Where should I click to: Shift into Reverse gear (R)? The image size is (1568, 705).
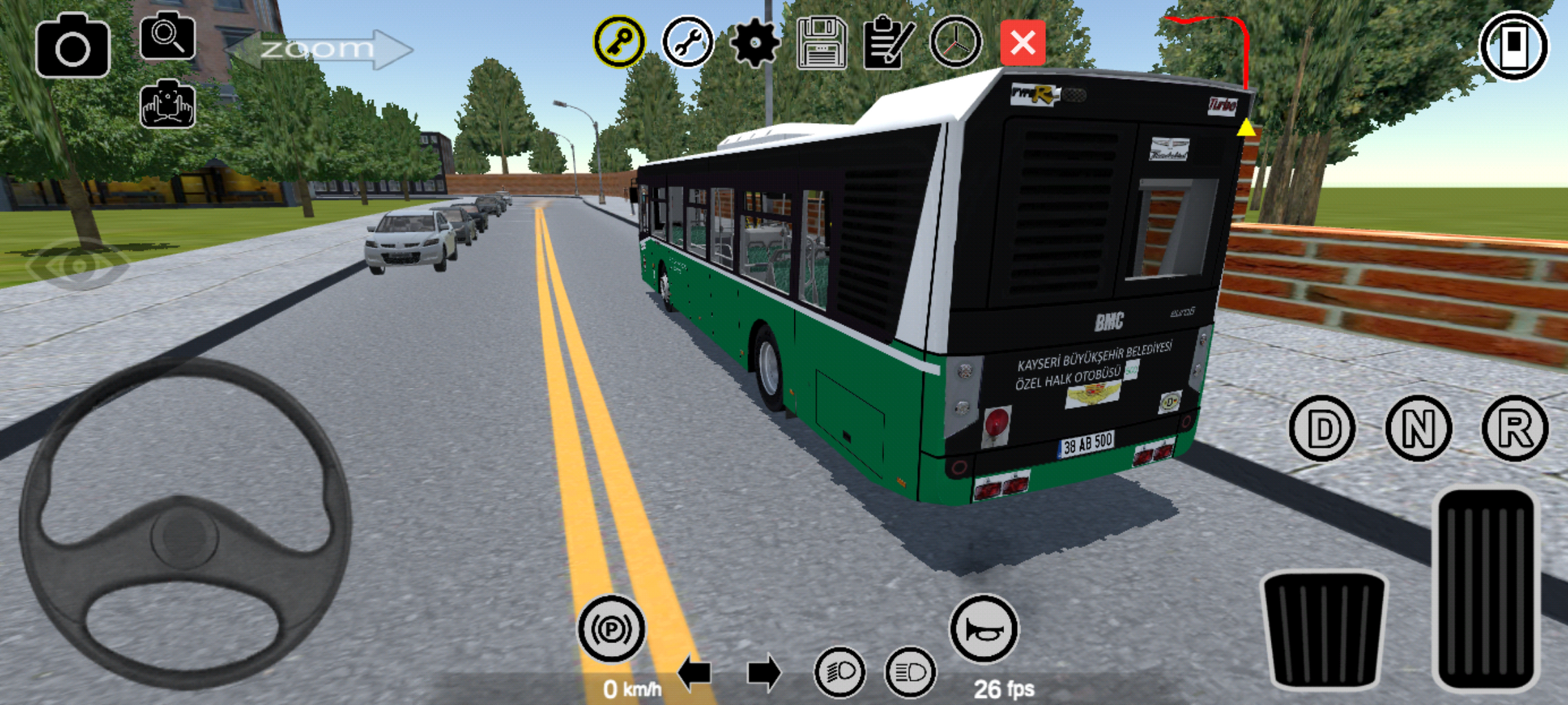point(1514,428)
